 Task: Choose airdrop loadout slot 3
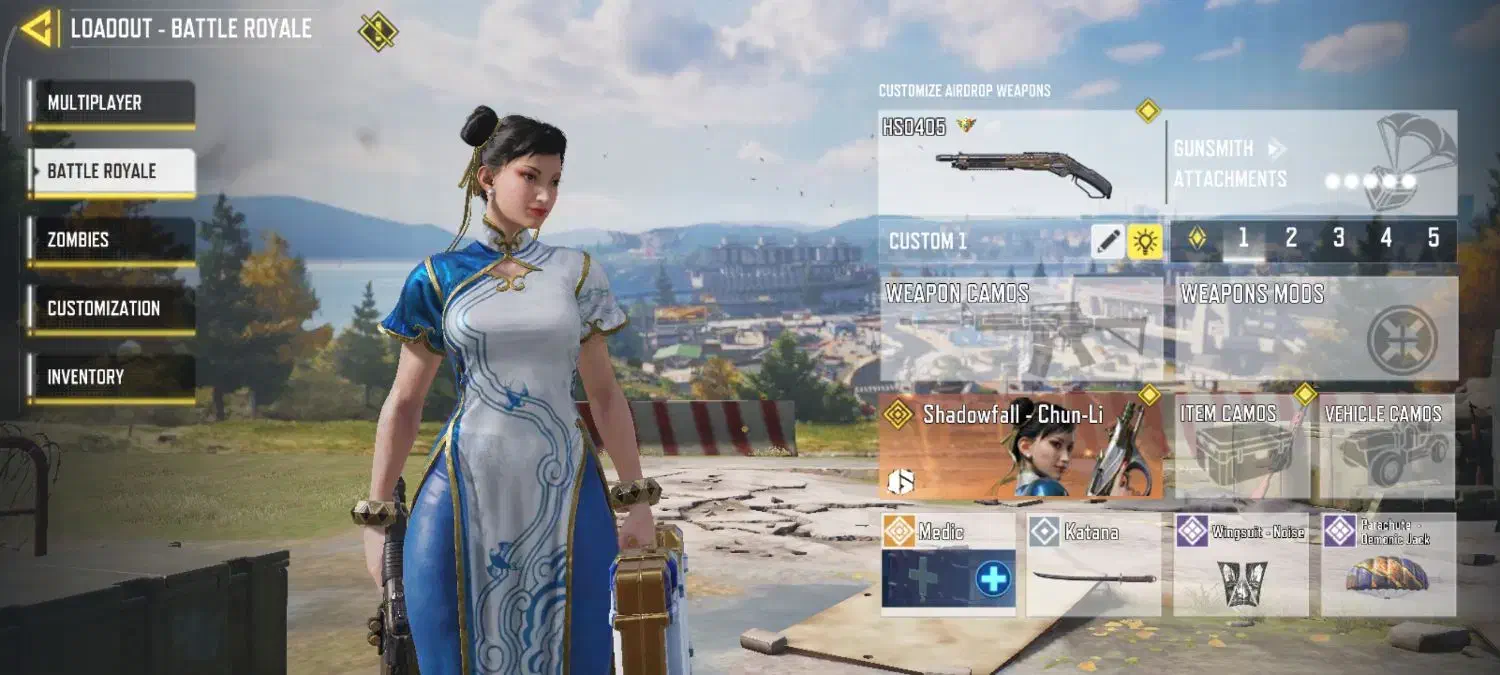point(1339,239)
